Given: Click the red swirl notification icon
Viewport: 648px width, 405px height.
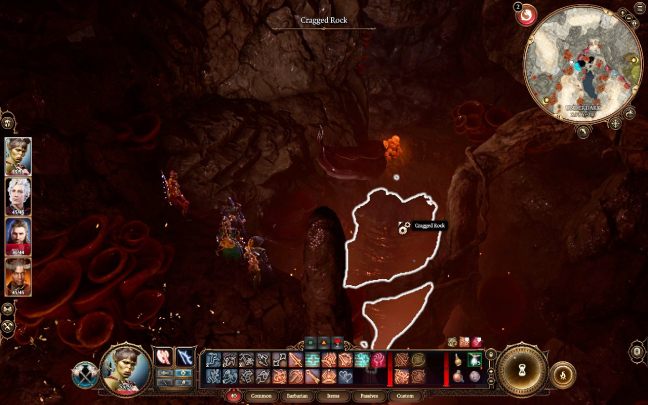Looking at the screenshot, I should pos(526,14).
